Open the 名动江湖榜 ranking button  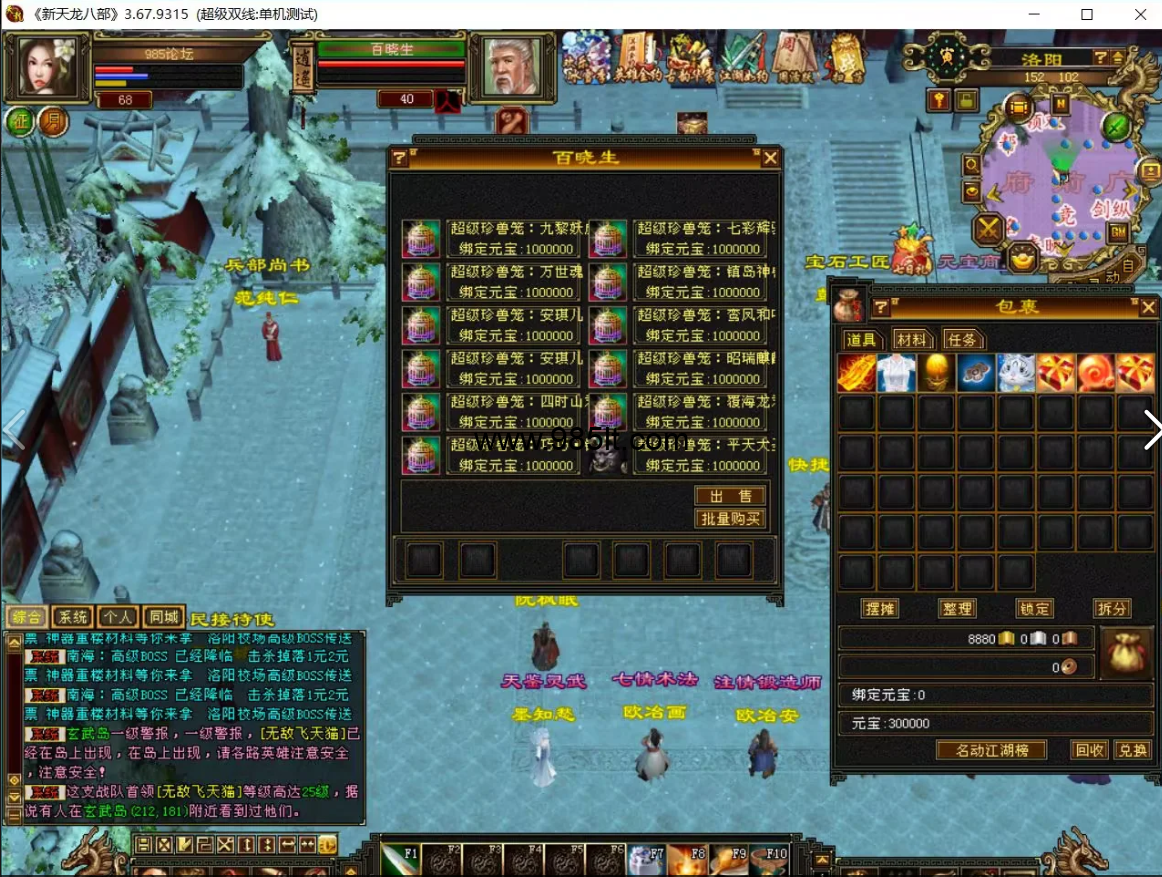click(x=992, y=750)
